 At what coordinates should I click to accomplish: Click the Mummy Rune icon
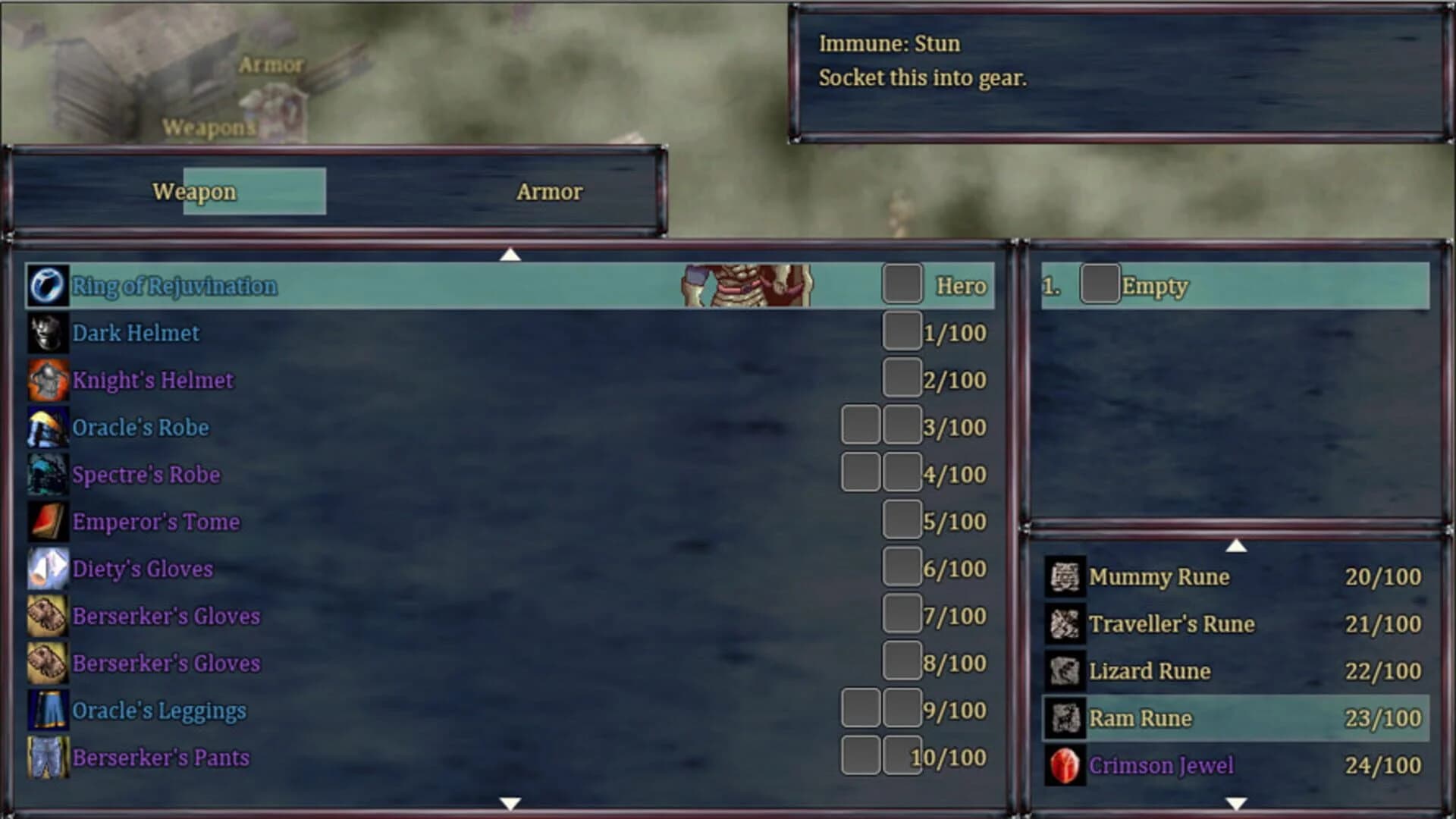tap(1066, 577)
